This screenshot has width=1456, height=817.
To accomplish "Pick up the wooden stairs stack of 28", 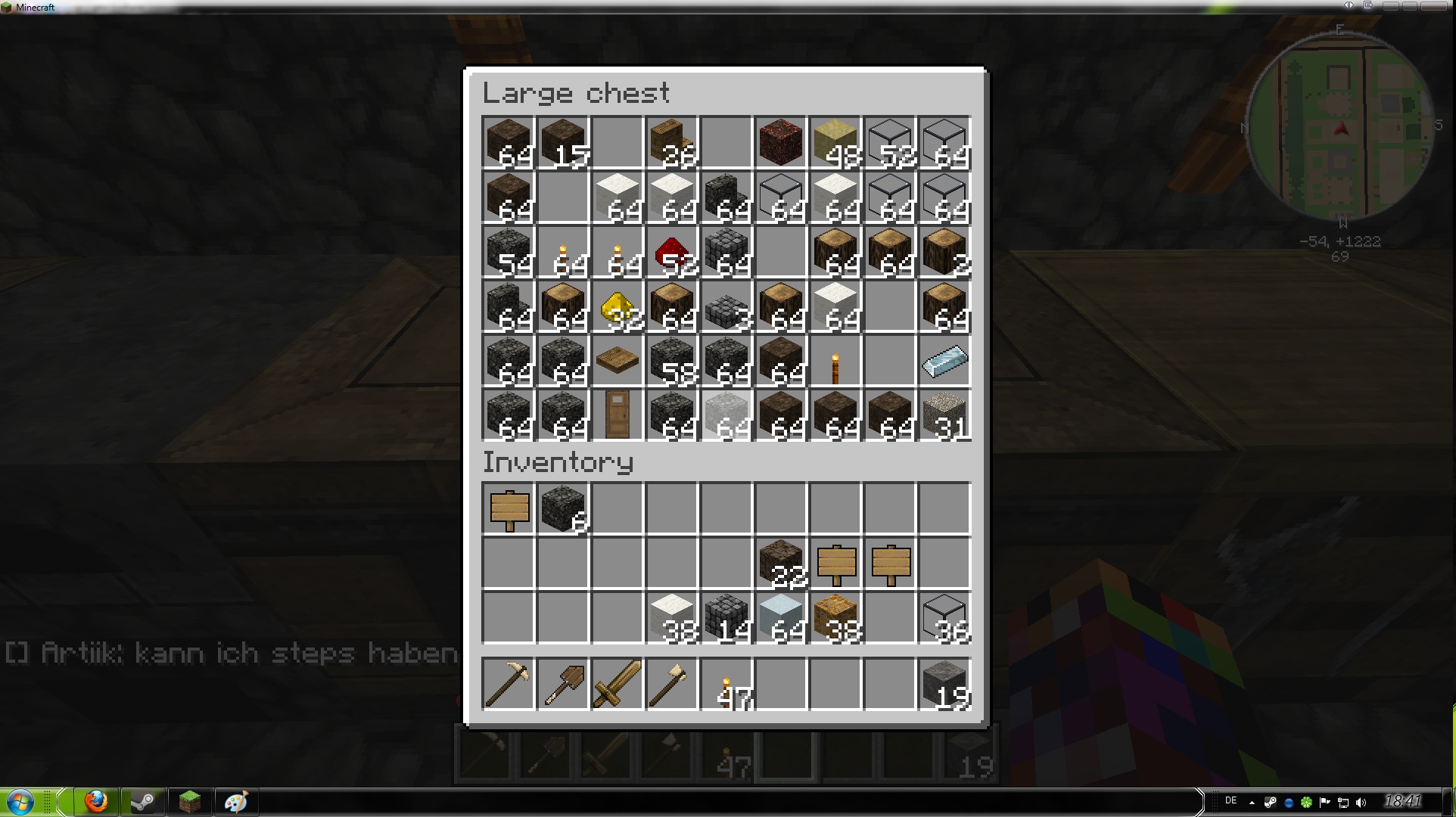I will coord(672,142).
